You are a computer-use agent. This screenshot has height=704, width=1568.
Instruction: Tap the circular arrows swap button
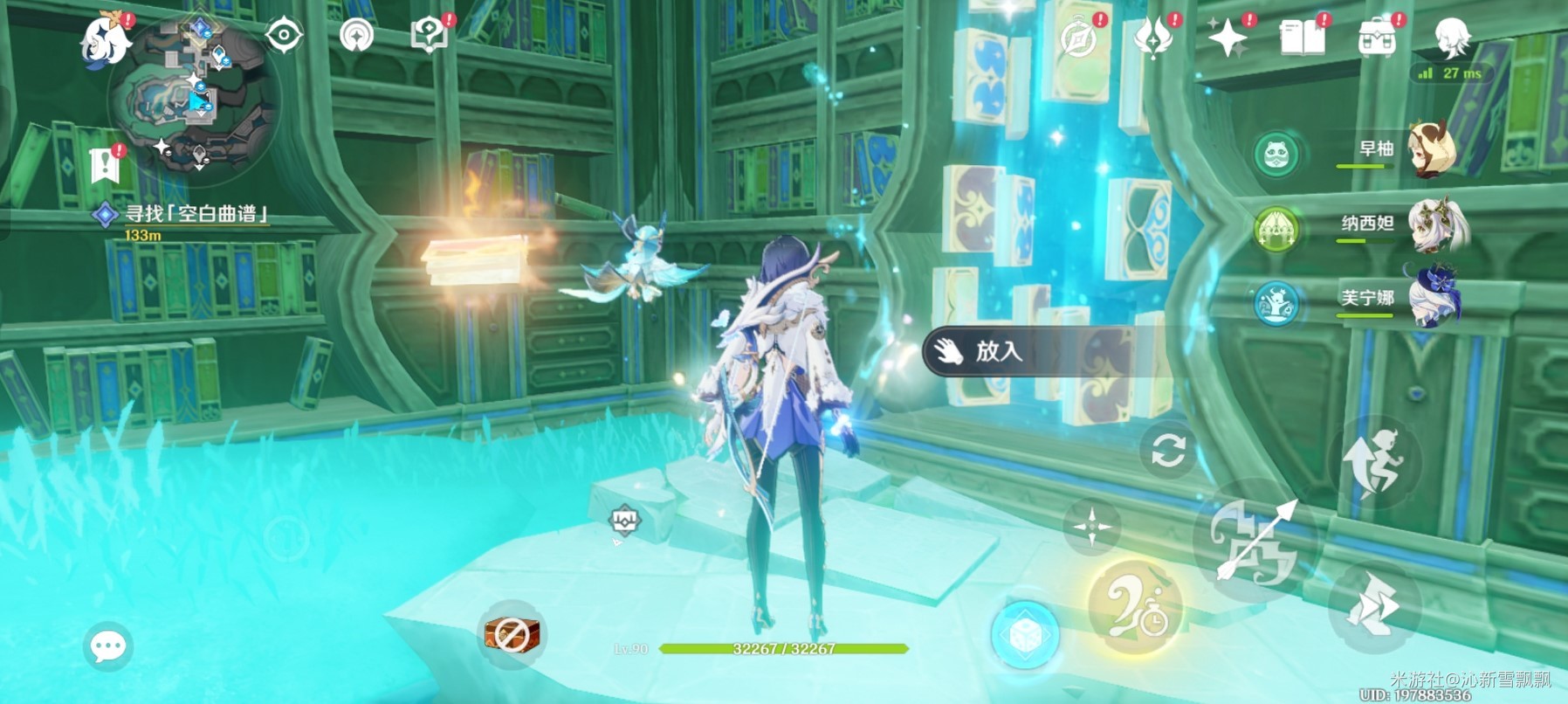point(1167,451)
